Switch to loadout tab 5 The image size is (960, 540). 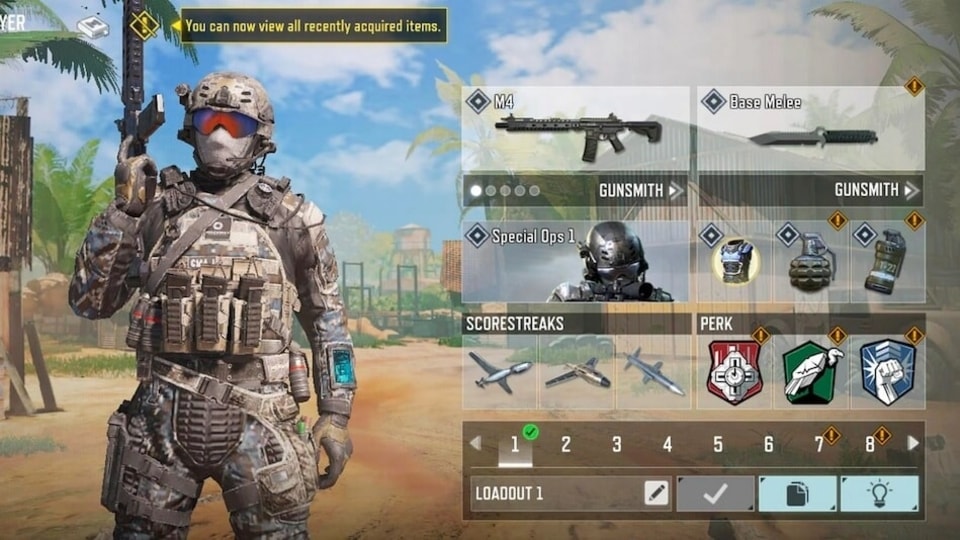pyautogui.click(x=718, y=444)
